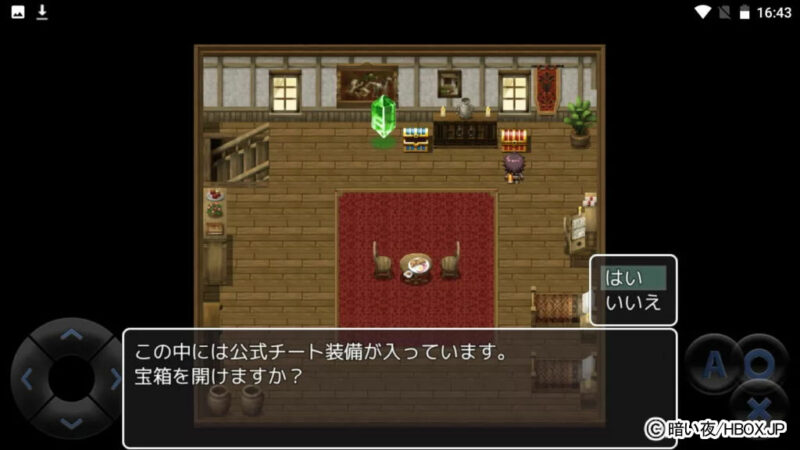
Task: Tap the d-pad up arrow
Action: pos(71,336)
